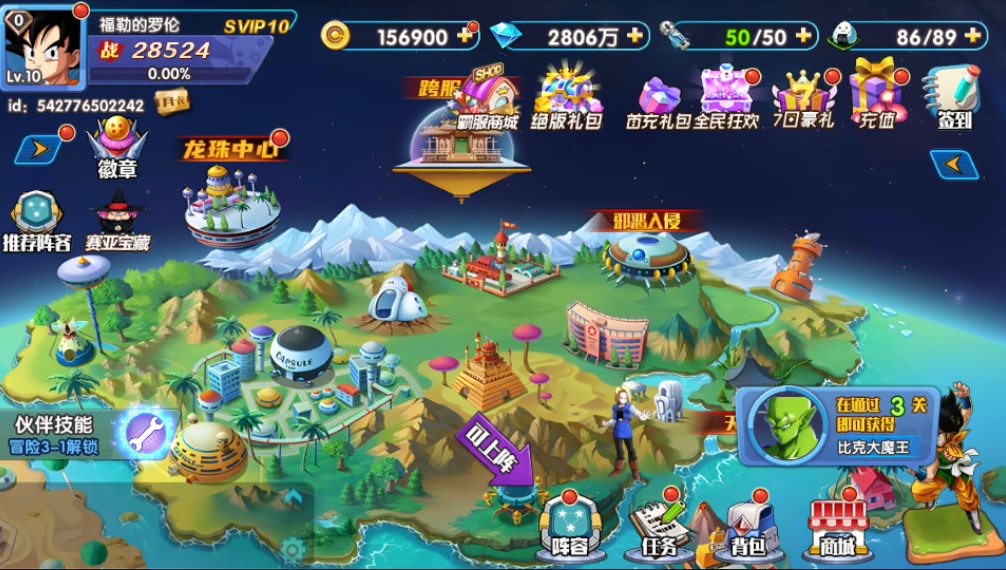Open the 阵容 lineup menu

(x=571, y=524)
